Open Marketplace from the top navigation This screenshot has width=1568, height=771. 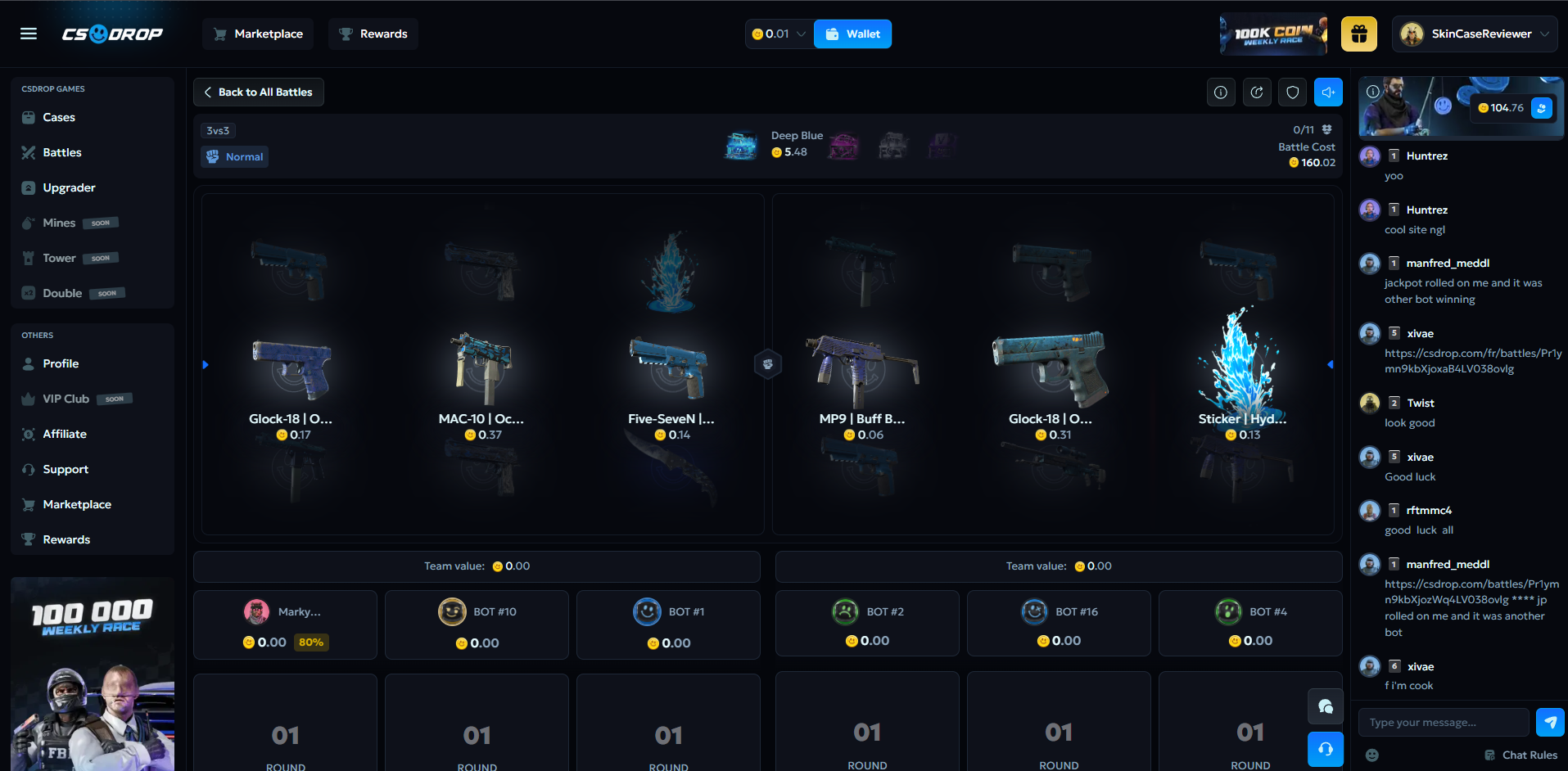coord(257,34)
